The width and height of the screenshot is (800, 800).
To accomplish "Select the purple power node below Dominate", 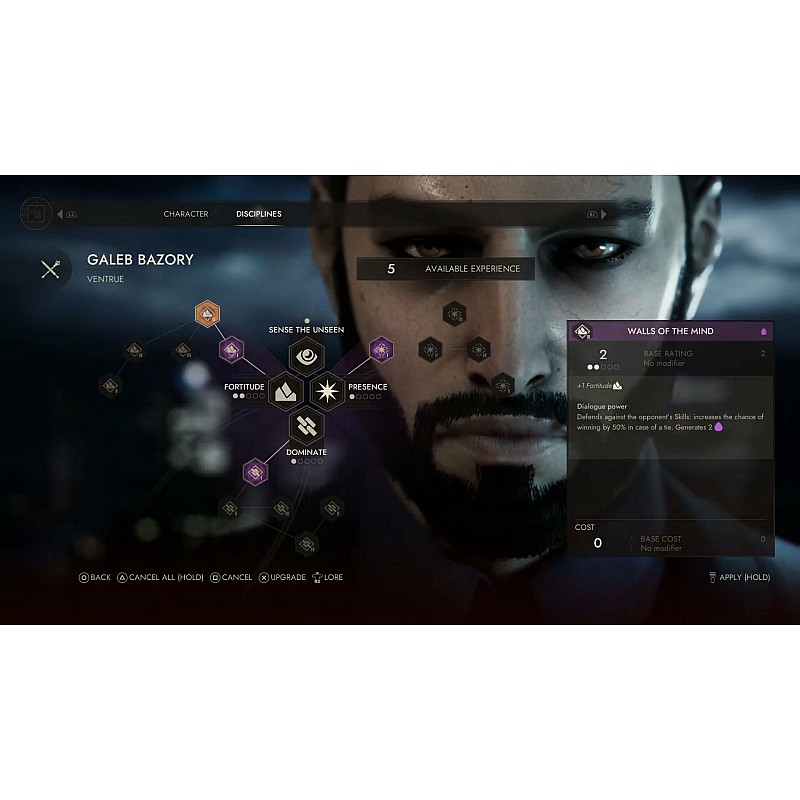I will (256, 471).
